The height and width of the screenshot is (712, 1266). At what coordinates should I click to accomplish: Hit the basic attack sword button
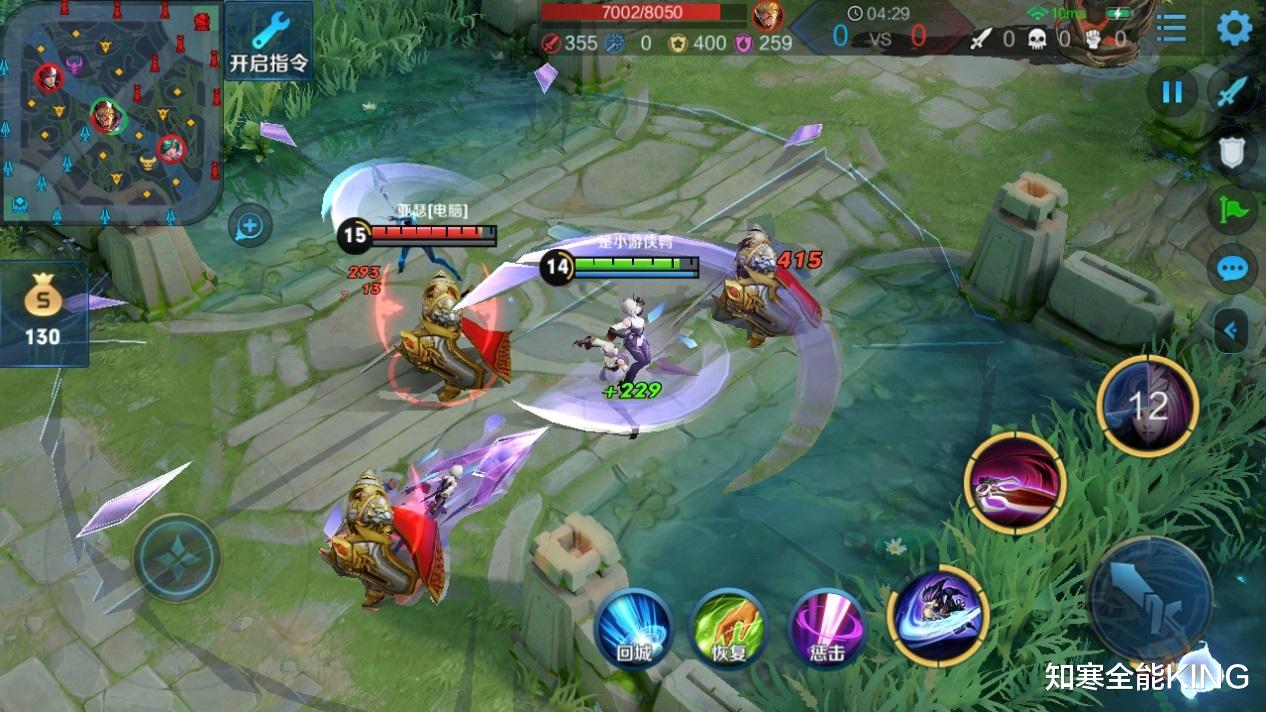click(1149, 599)
